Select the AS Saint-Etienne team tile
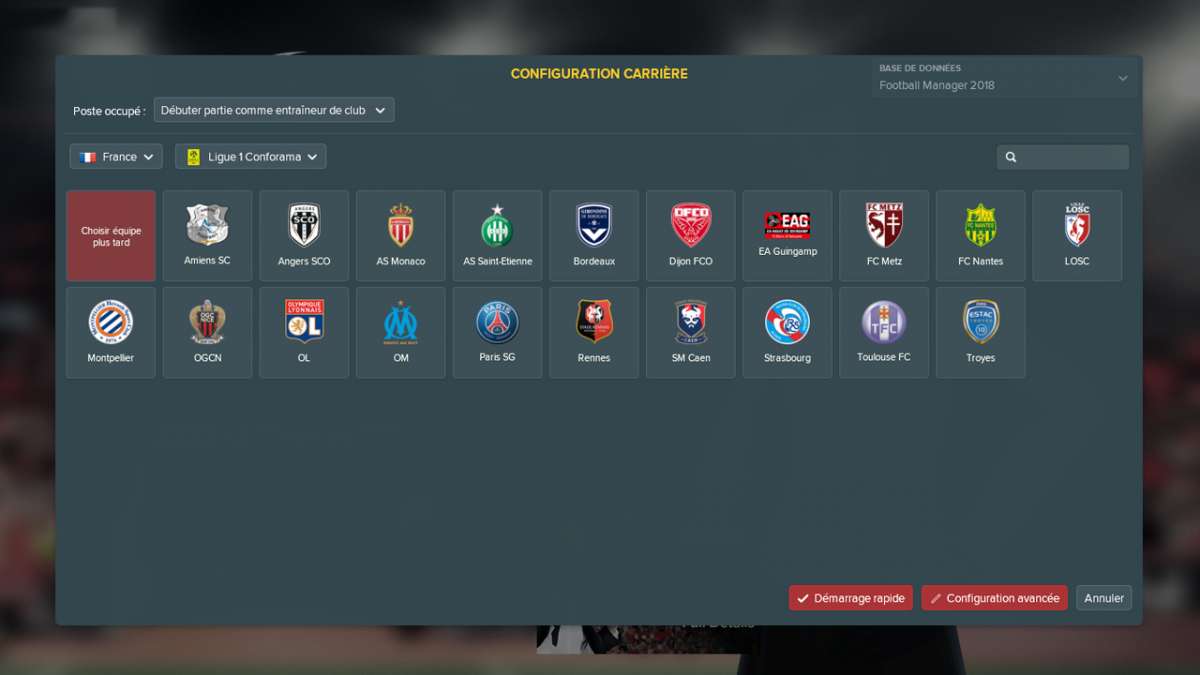 pyautogui.click(x=497, y=236)
